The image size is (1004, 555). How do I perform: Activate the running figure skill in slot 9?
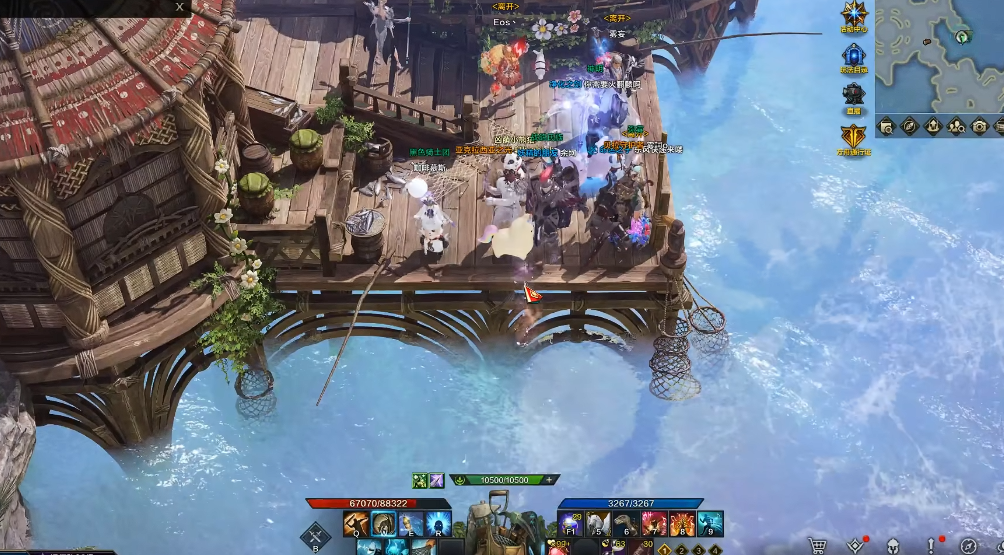click(x=709, y=524)
